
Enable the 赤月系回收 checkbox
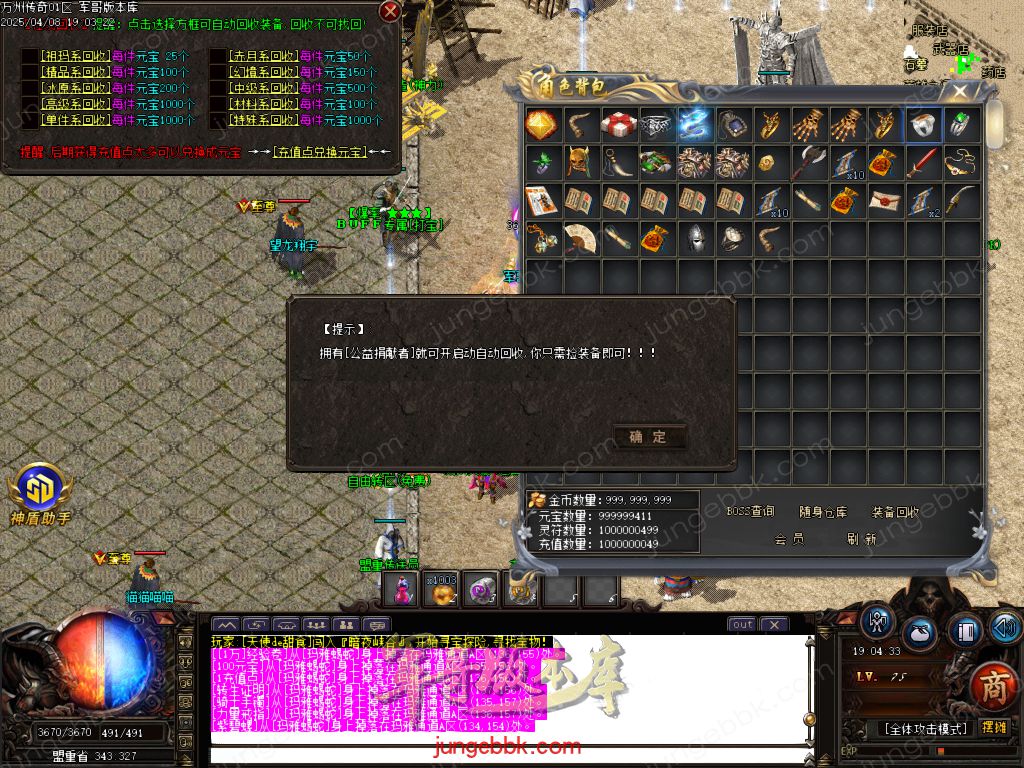click(x=218, y=56)
